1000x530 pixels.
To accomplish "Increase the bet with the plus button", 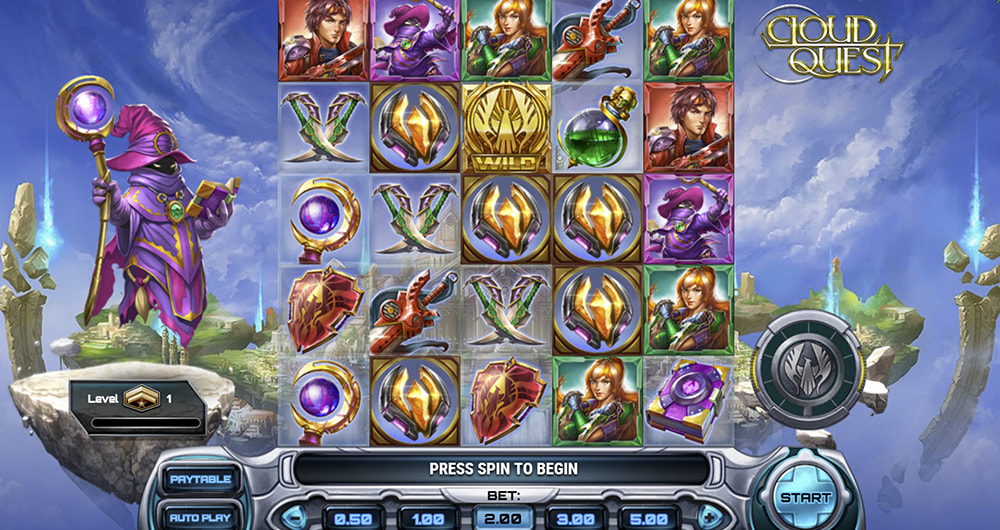I will 710,519.
